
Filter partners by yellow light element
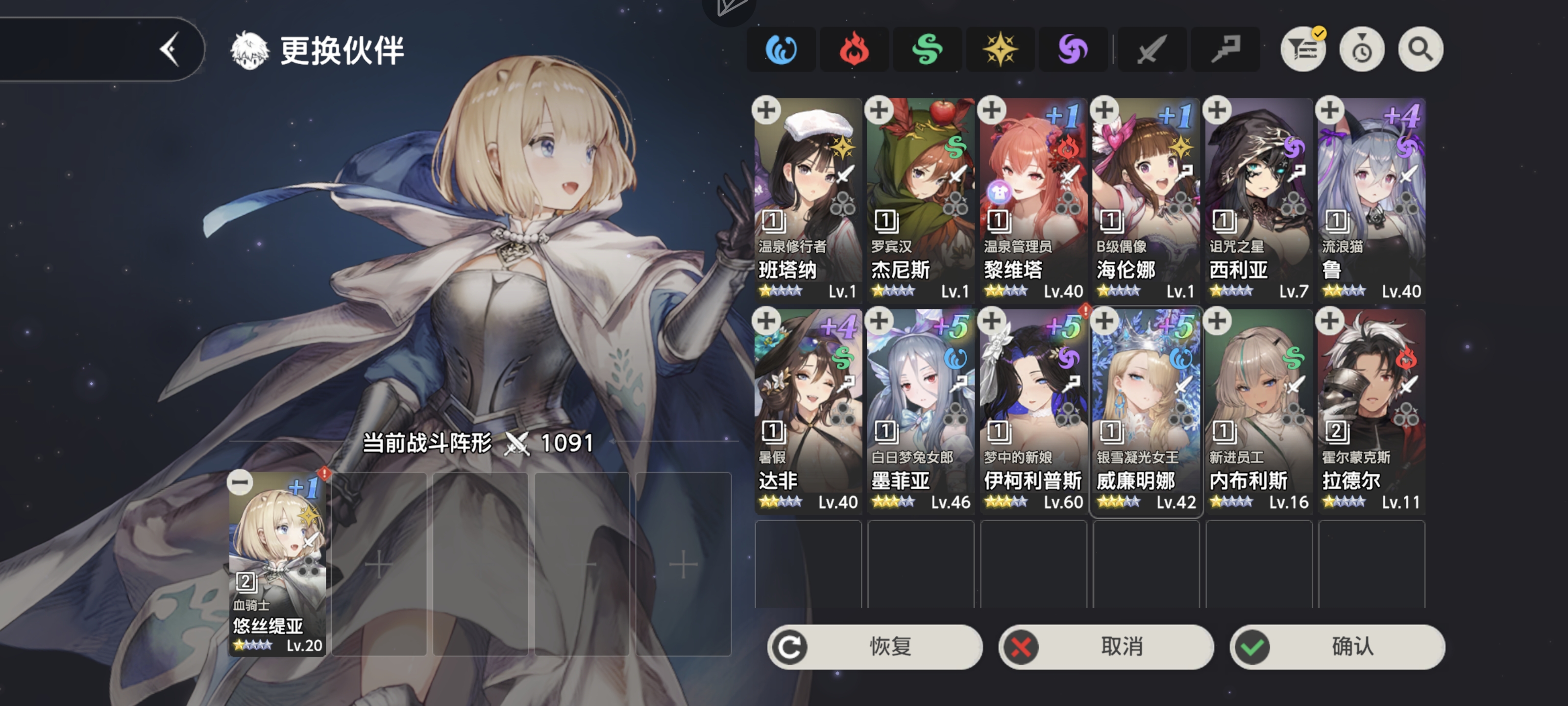pos(1000,50)
